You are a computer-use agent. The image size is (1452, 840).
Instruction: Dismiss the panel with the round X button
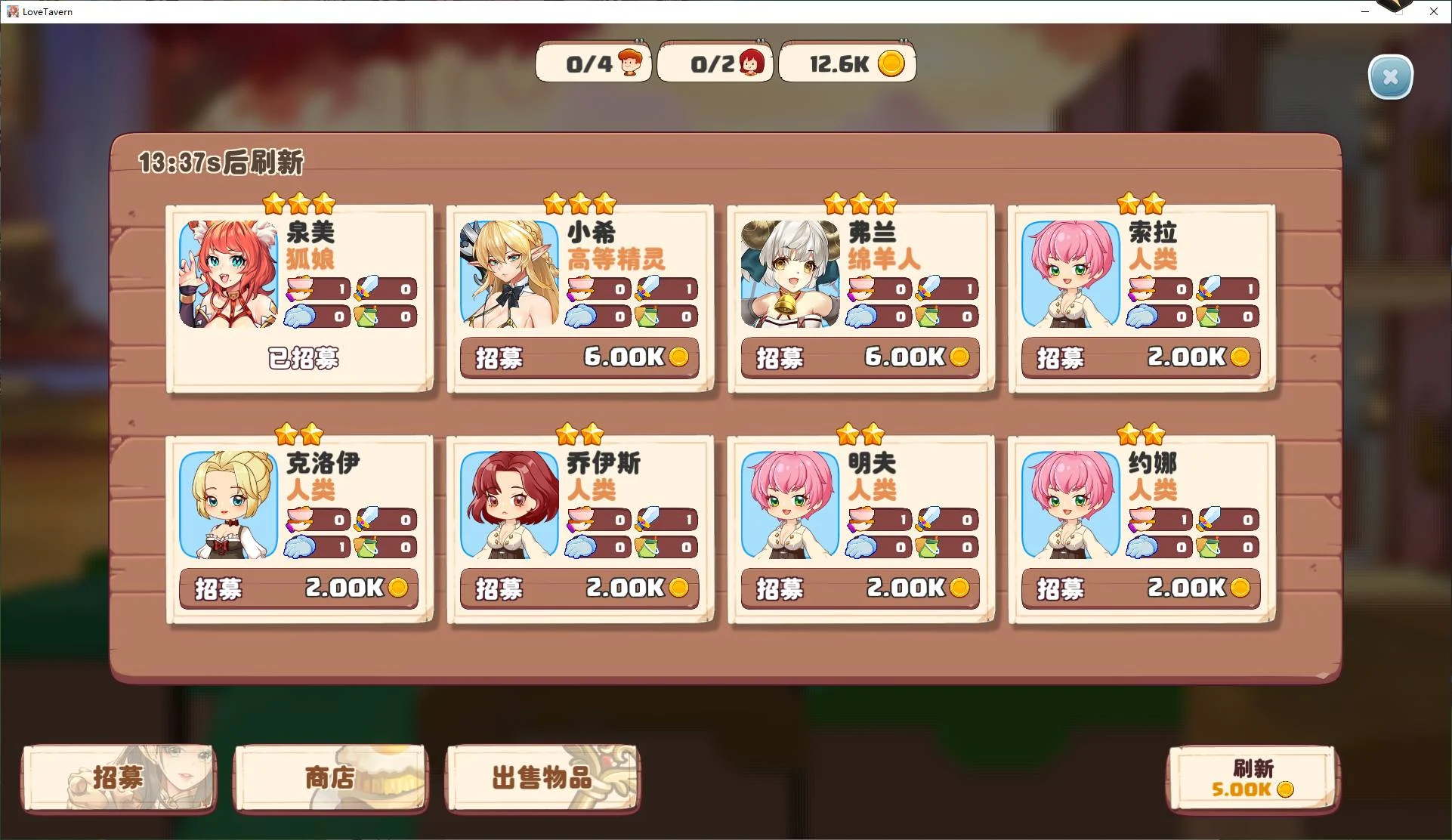click(1391, 76)
